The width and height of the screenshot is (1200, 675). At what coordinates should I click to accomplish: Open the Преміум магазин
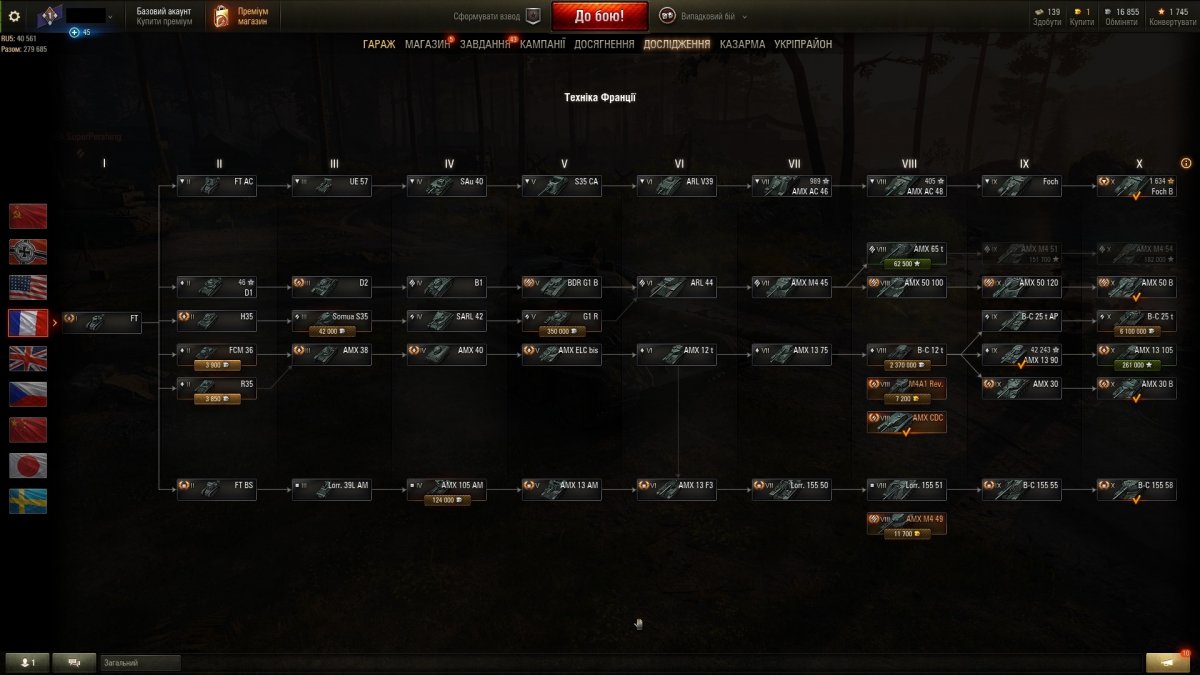244,16
